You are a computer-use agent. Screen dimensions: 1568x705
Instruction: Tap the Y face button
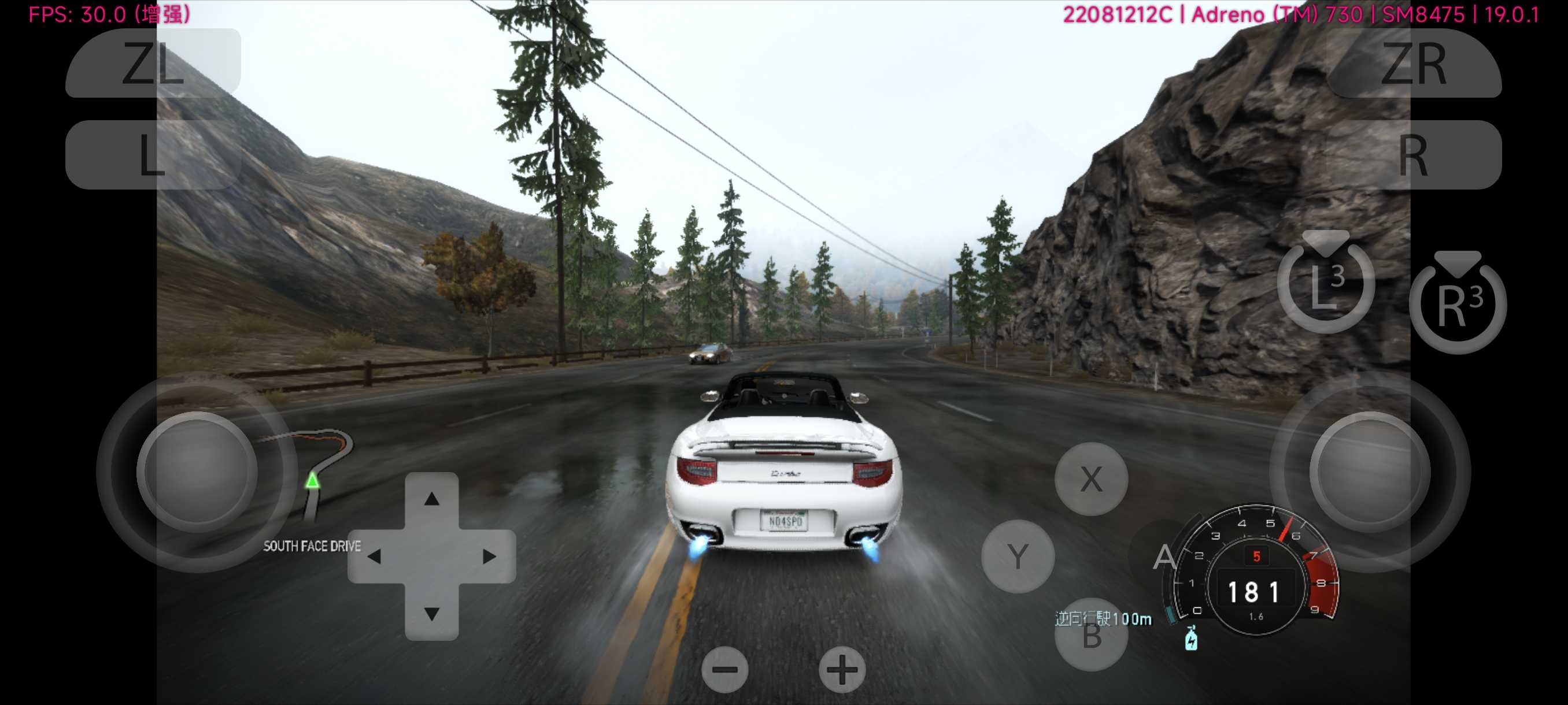[x=1017, y=556]
